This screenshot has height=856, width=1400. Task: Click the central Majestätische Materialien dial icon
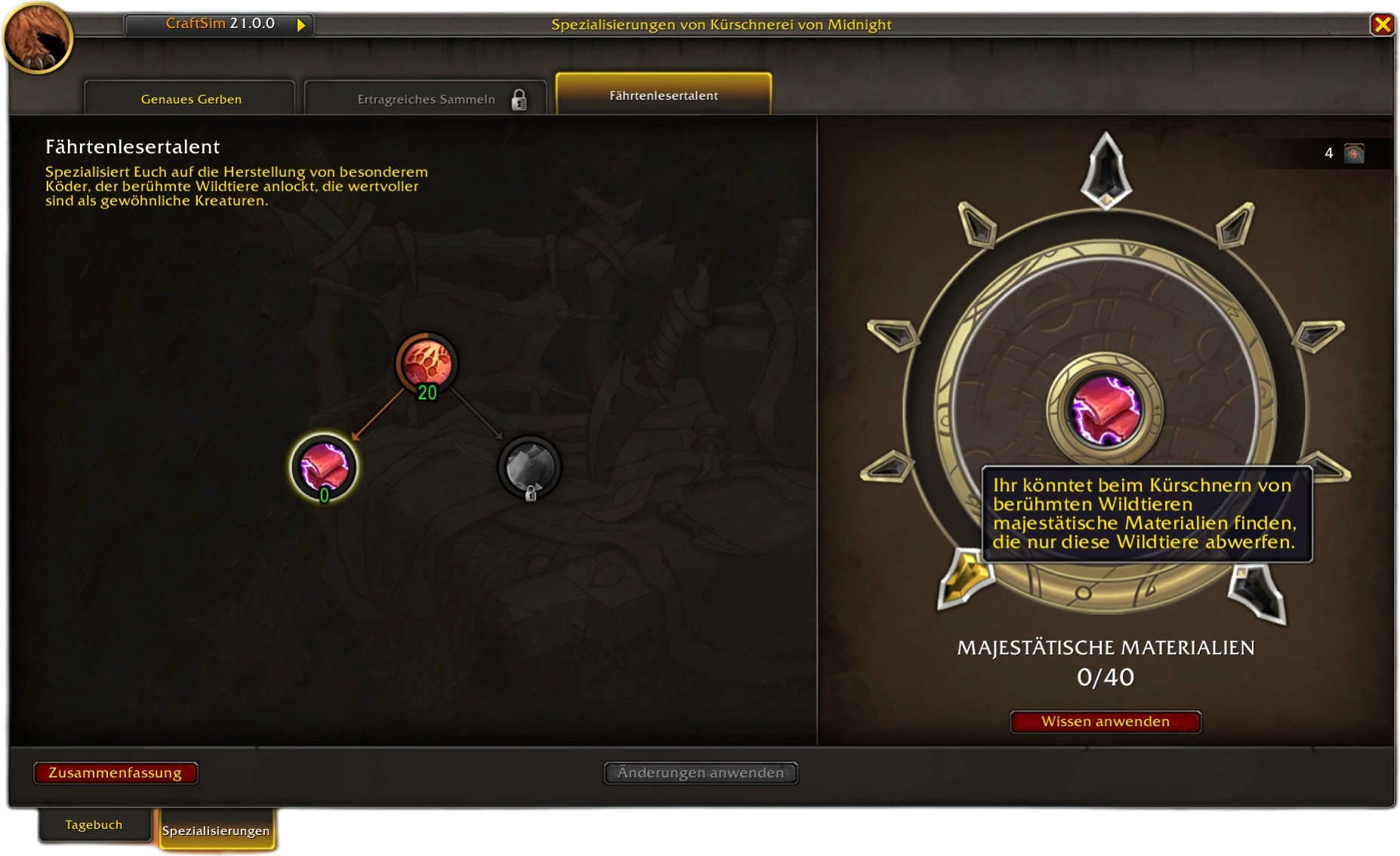(1105, 410)
